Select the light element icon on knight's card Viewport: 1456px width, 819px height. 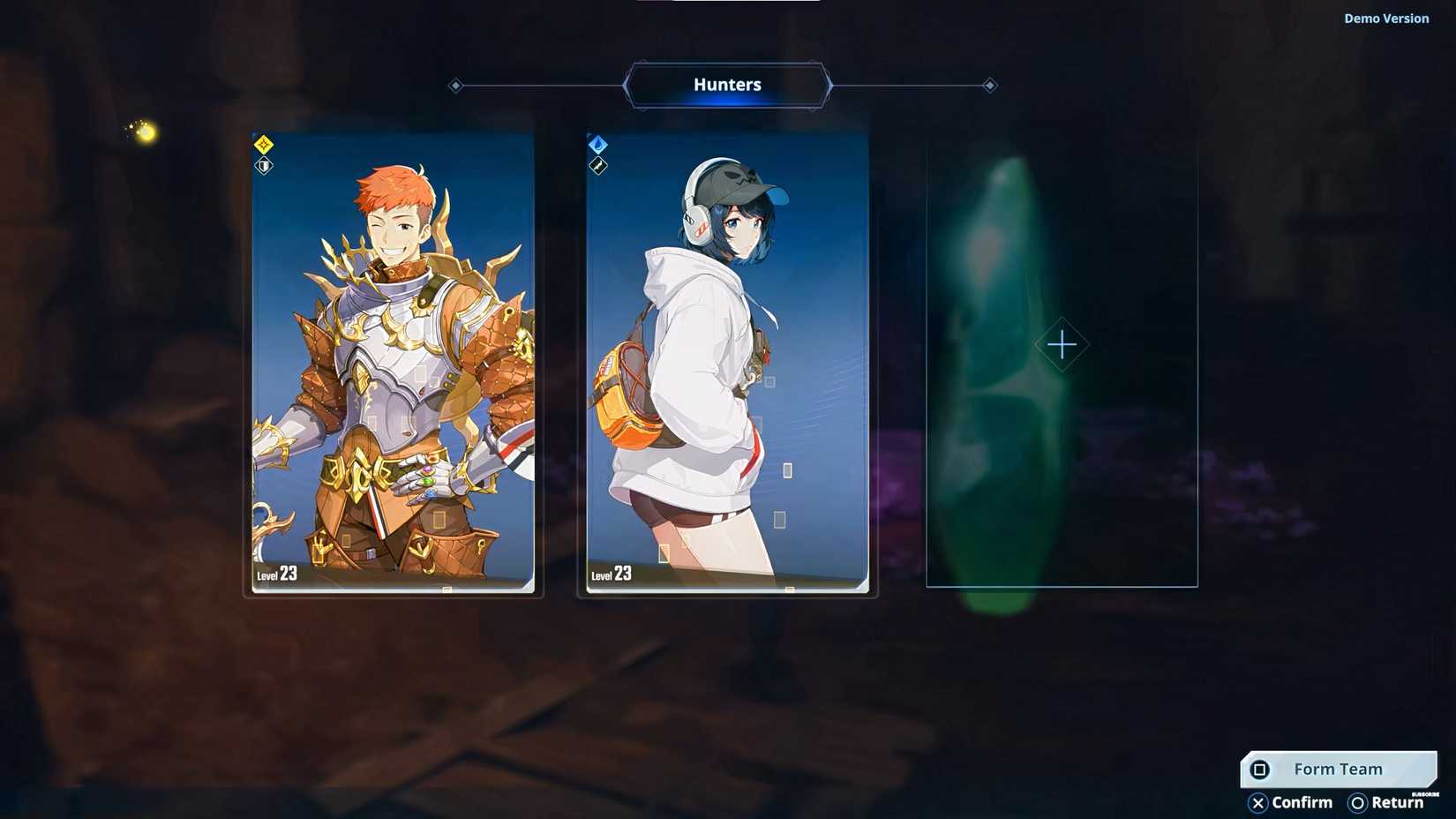(262, 142)
